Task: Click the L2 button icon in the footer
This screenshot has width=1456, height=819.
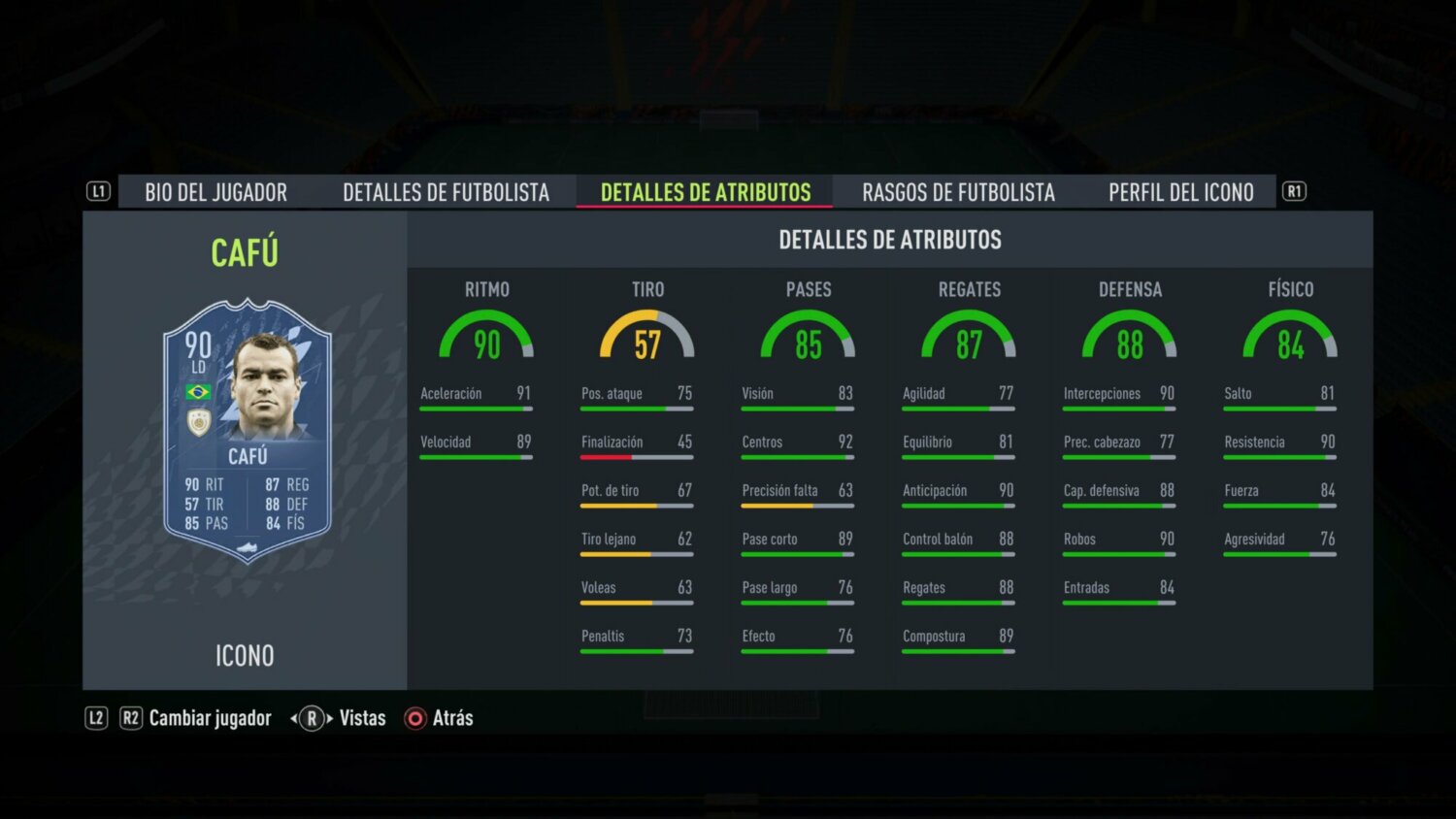Action: click(x=95, y=718)
